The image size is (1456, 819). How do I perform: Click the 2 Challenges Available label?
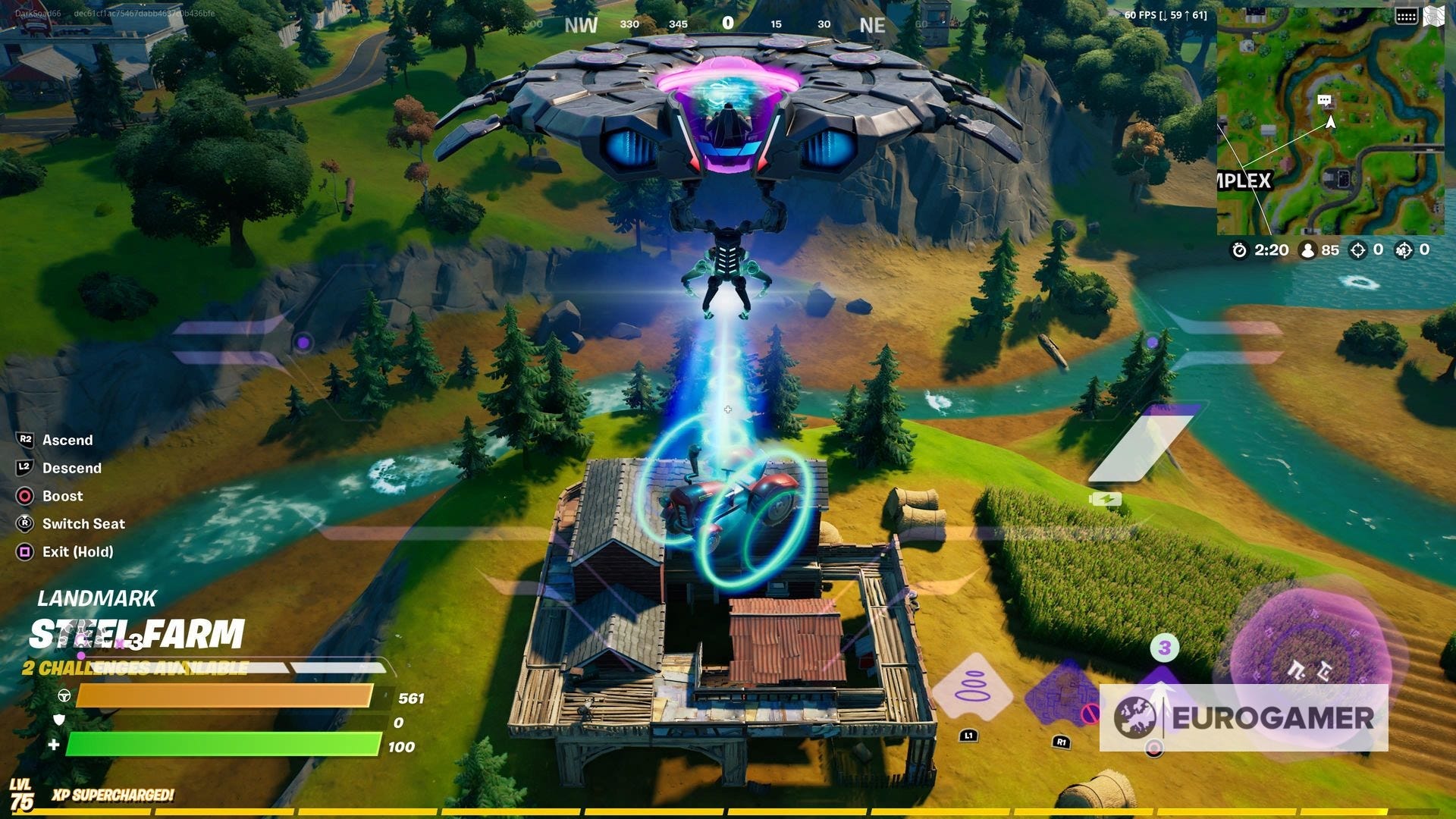tap(135, 668)
